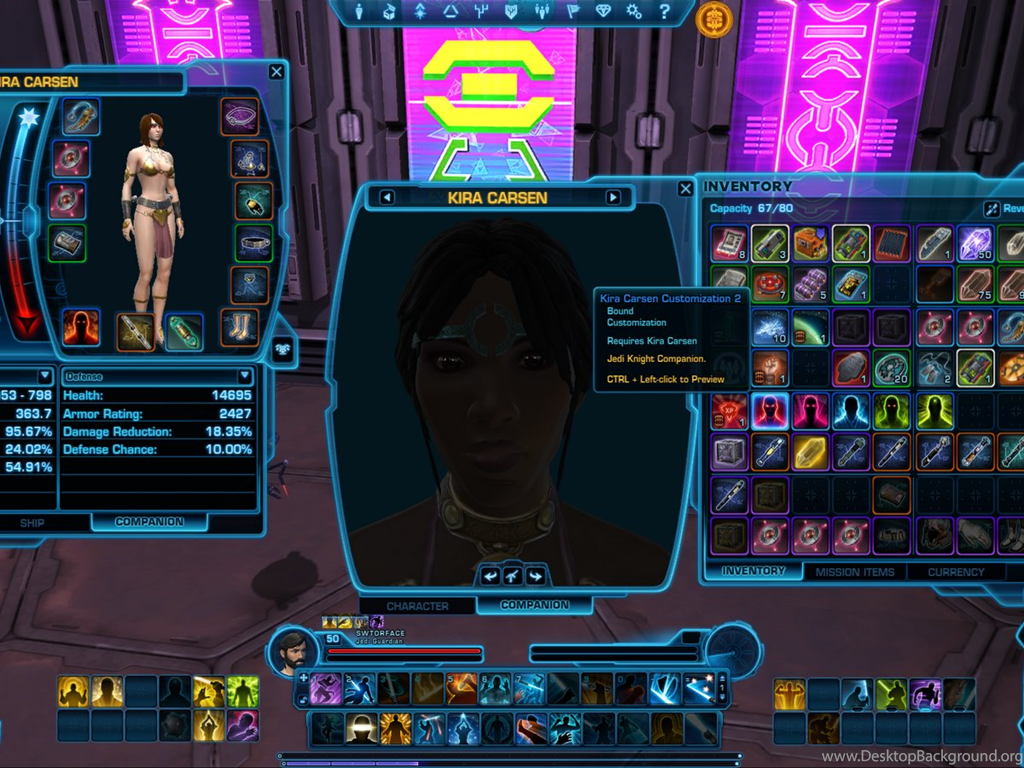Select the blue silhouette customization item

tap(852, 410)
